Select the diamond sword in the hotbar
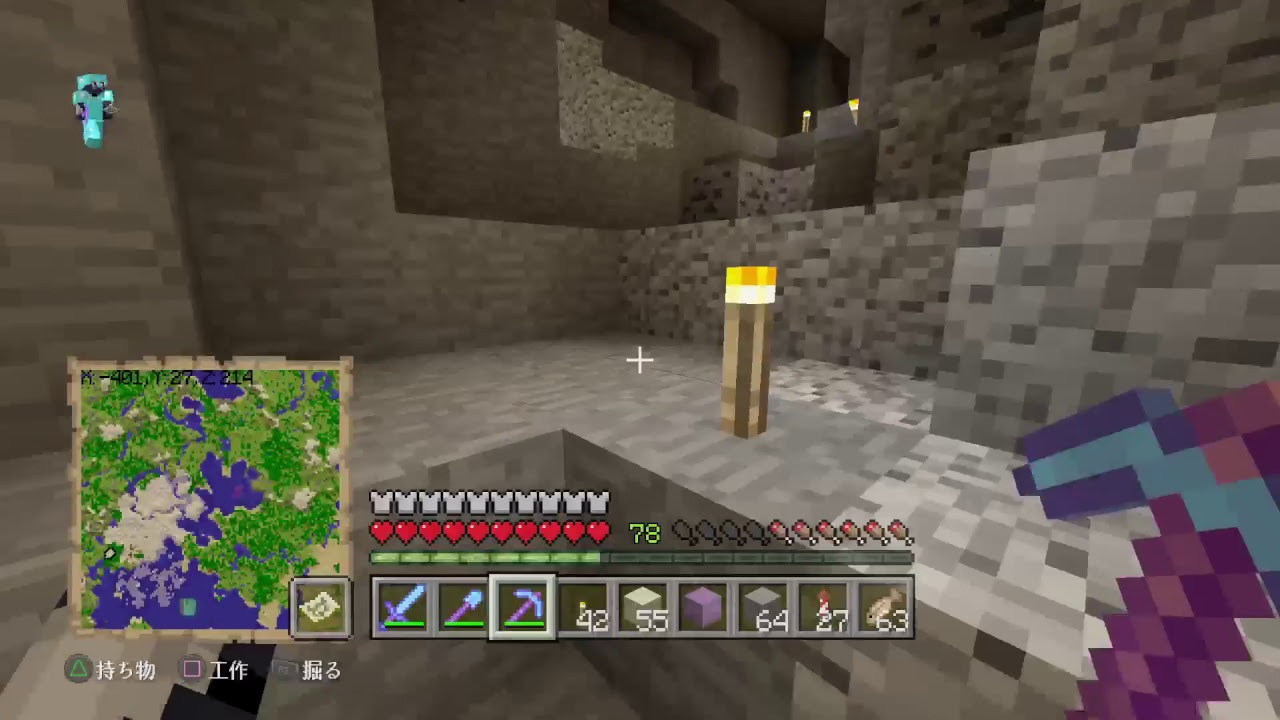The image size is (1280, 720). click(402, 607)
